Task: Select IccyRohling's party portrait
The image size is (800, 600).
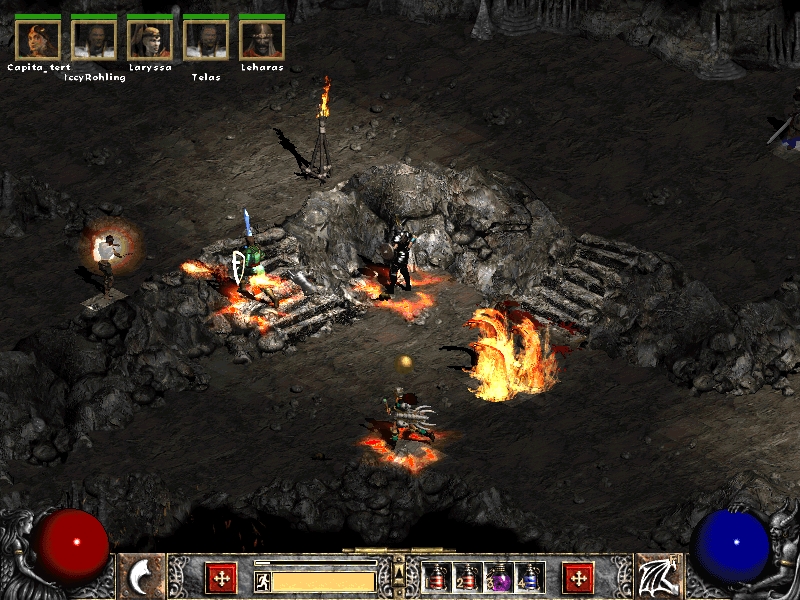Action: 94,39
